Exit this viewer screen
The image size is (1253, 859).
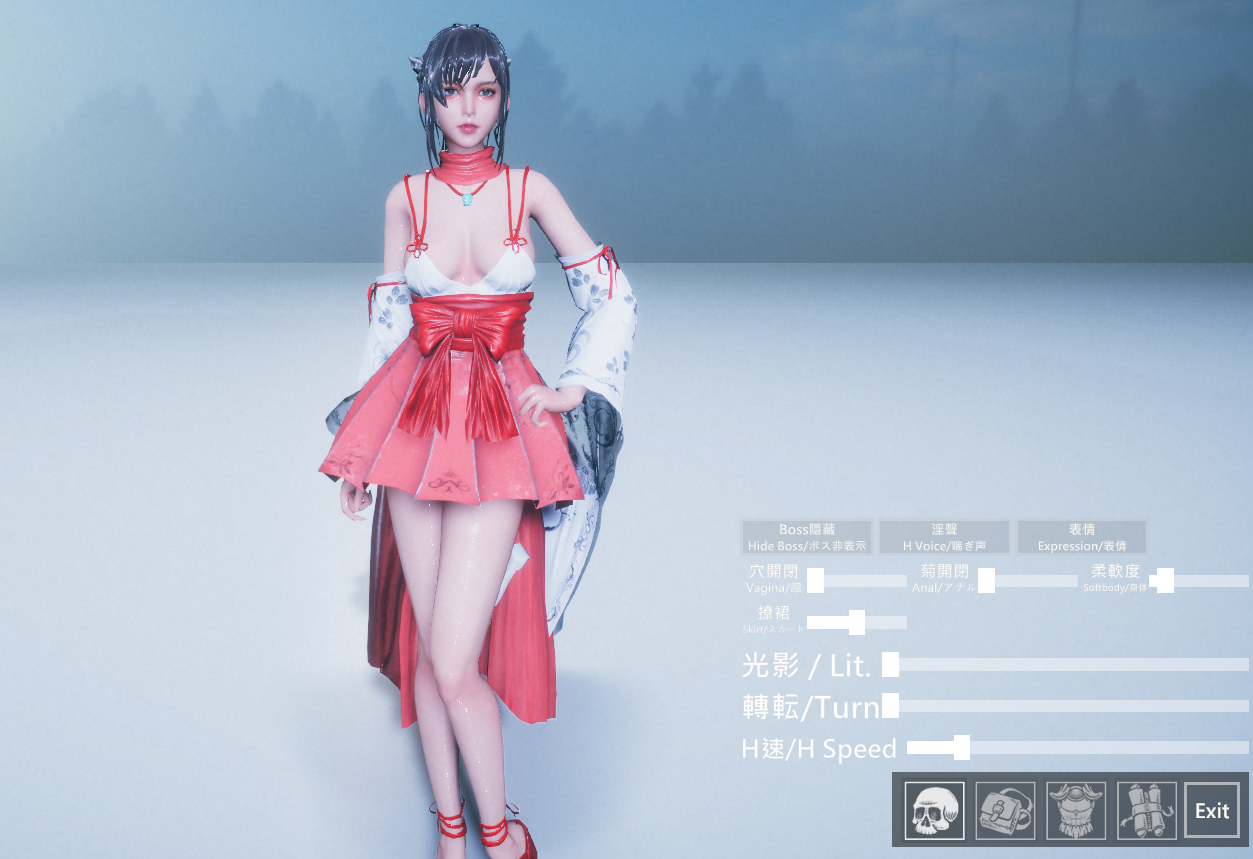click(1212, 810)
